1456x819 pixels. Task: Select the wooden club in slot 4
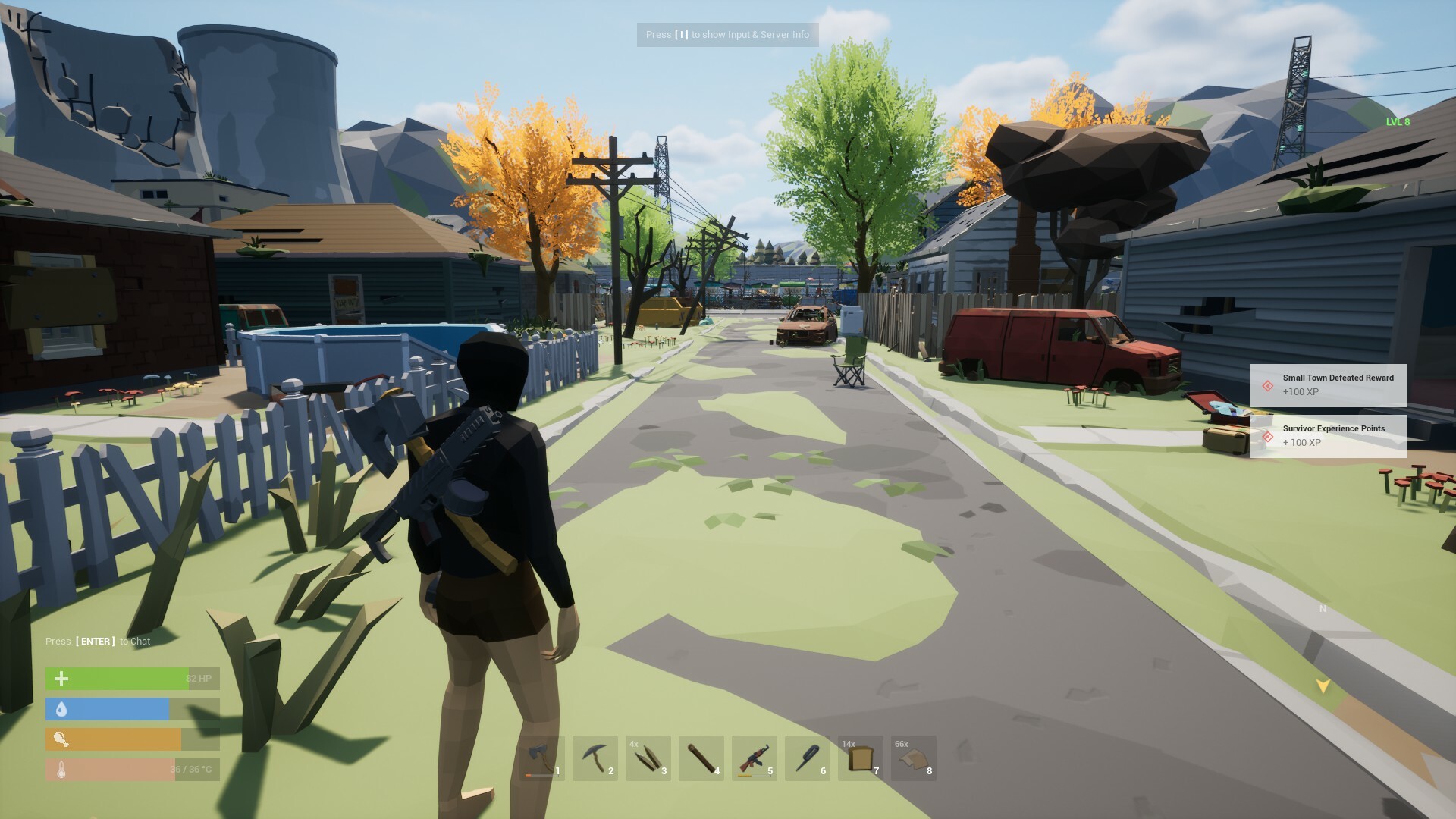click(x=701, y=758)
